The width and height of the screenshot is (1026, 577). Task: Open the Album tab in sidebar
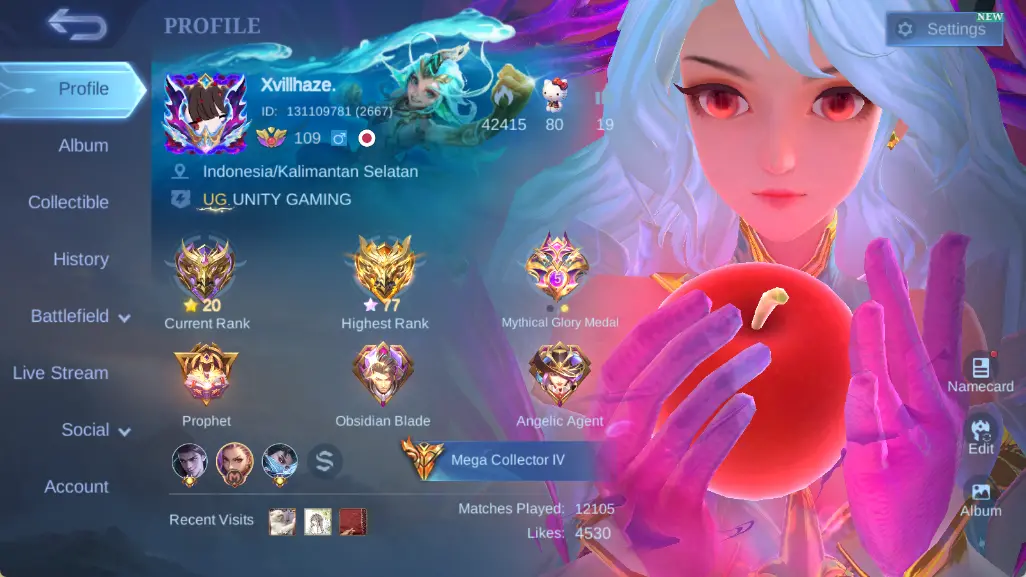[83, 146]
